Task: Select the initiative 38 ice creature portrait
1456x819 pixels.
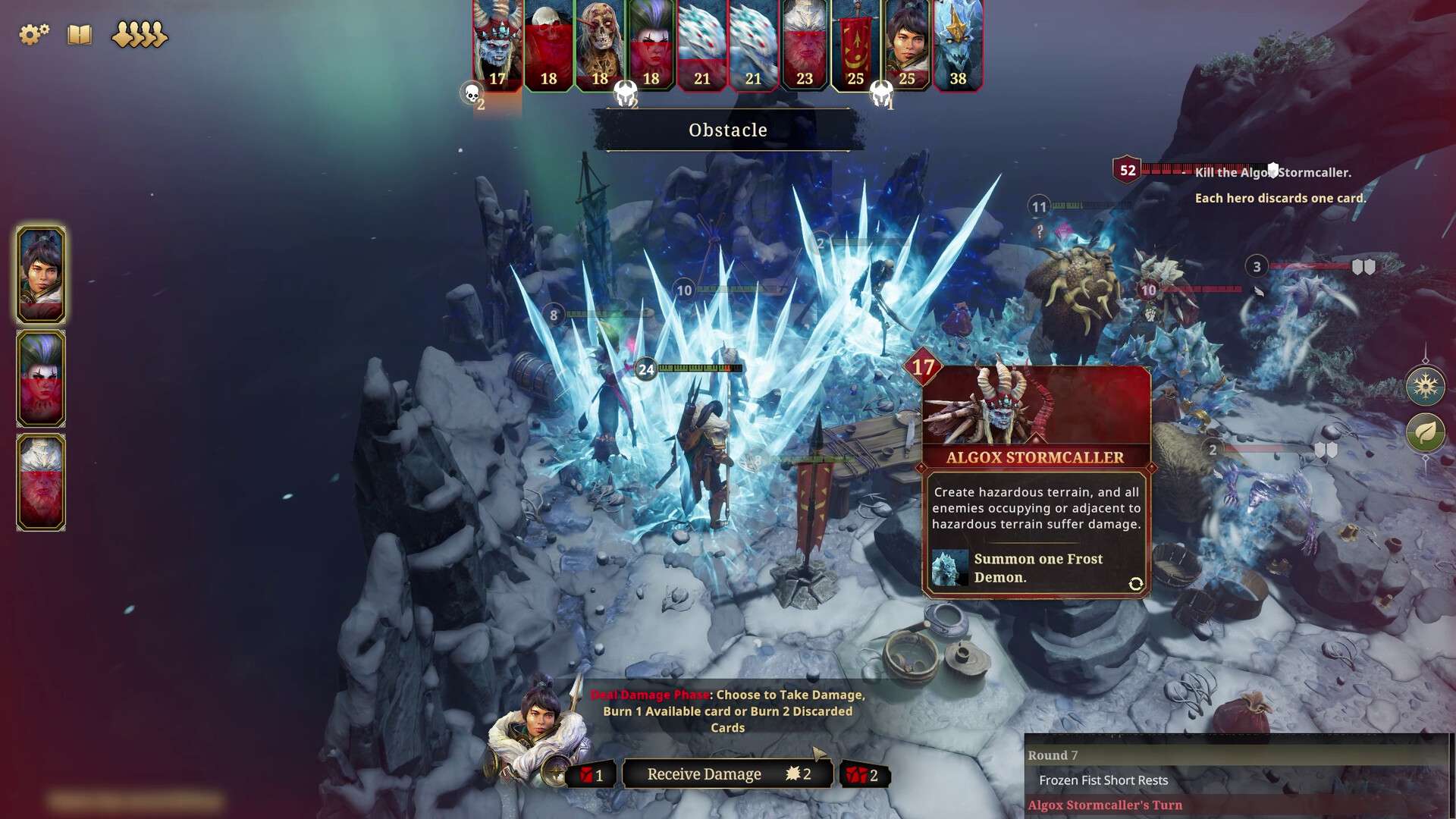Action: coord(959,44)
